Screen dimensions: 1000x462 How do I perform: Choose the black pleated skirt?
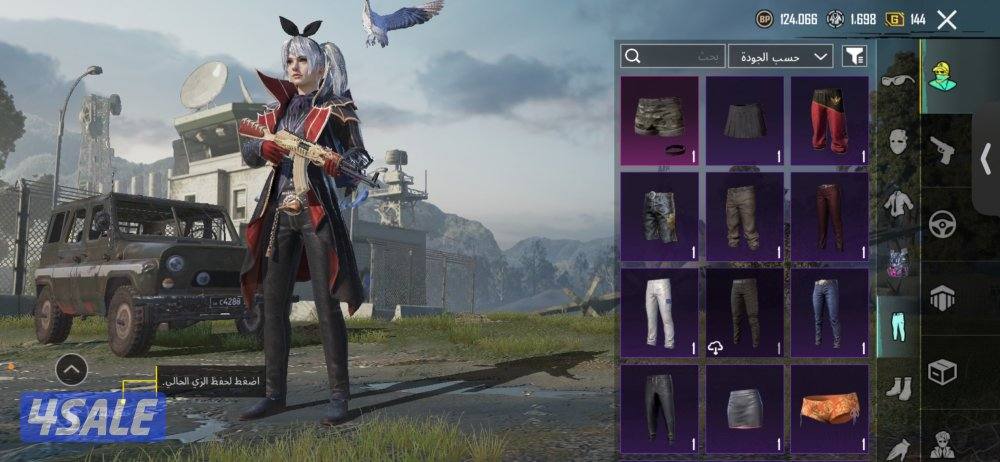[744, 121]
